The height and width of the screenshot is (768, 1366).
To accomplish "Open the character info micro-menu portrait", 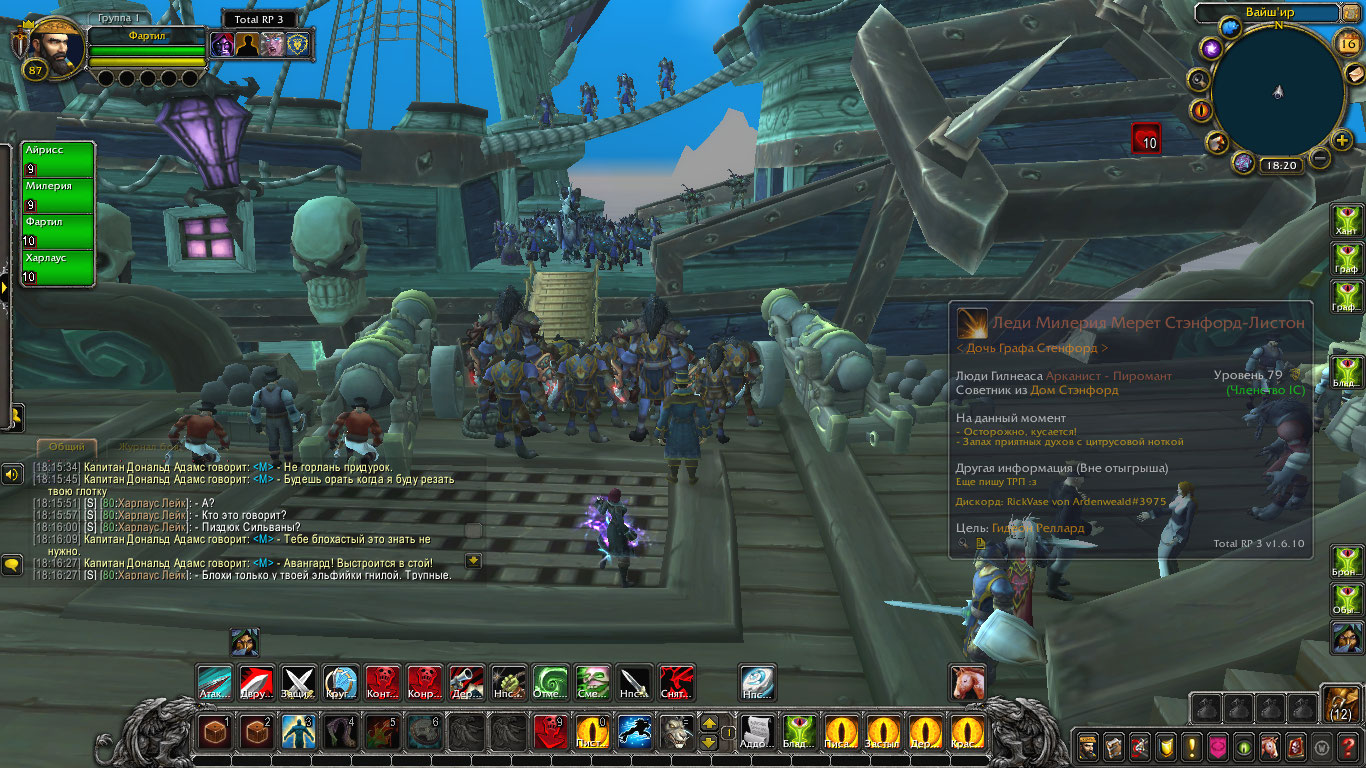I will coord(1087,746).
